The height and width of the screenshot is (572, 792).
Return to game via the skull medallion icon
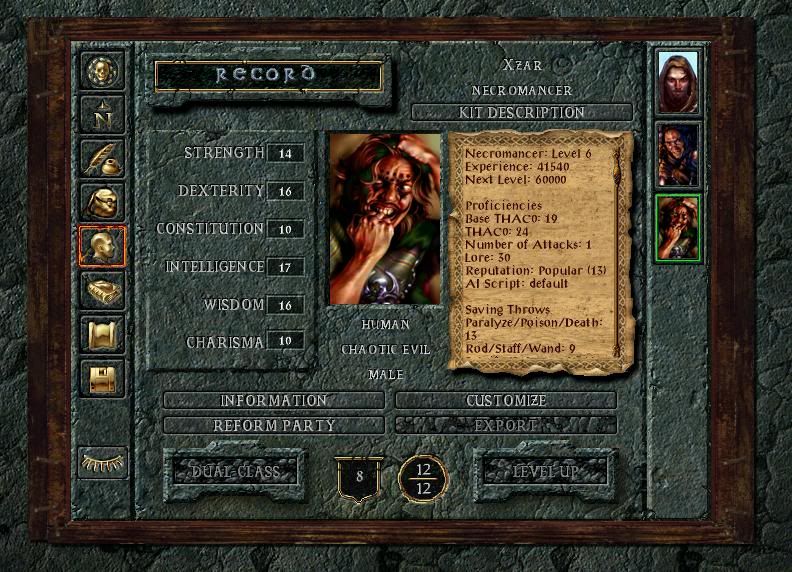(x=102, y=72)
